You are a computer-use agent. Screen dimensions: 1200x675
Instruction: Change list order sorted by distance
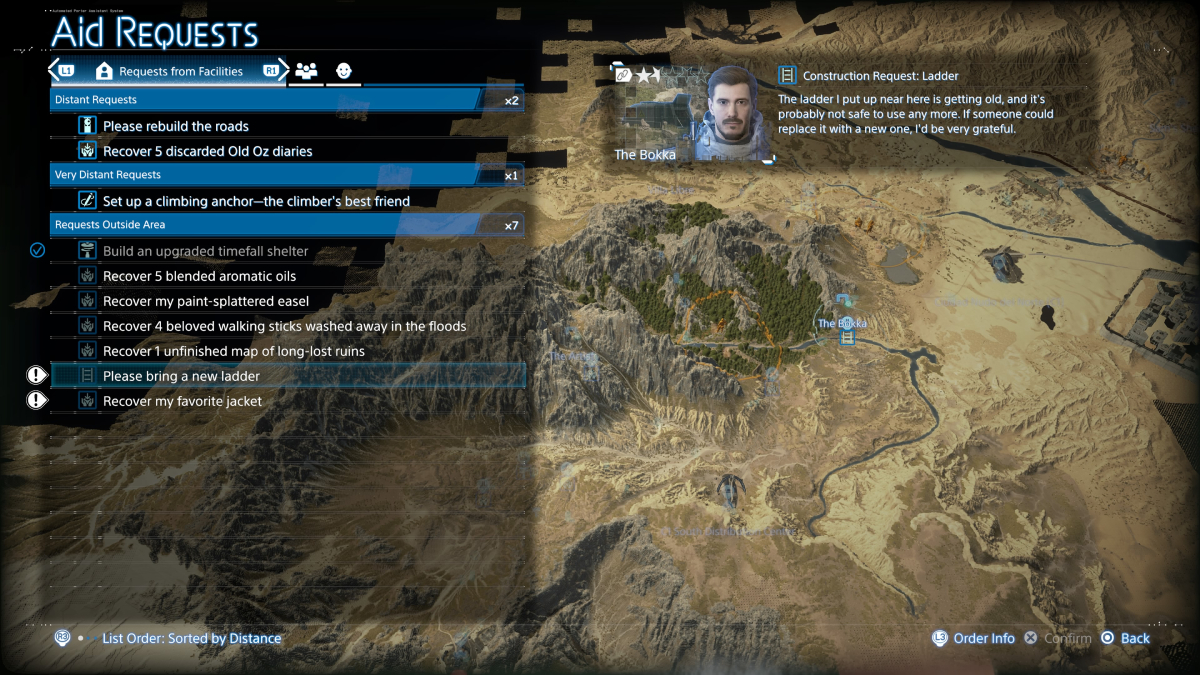click(x=191, y=638)
